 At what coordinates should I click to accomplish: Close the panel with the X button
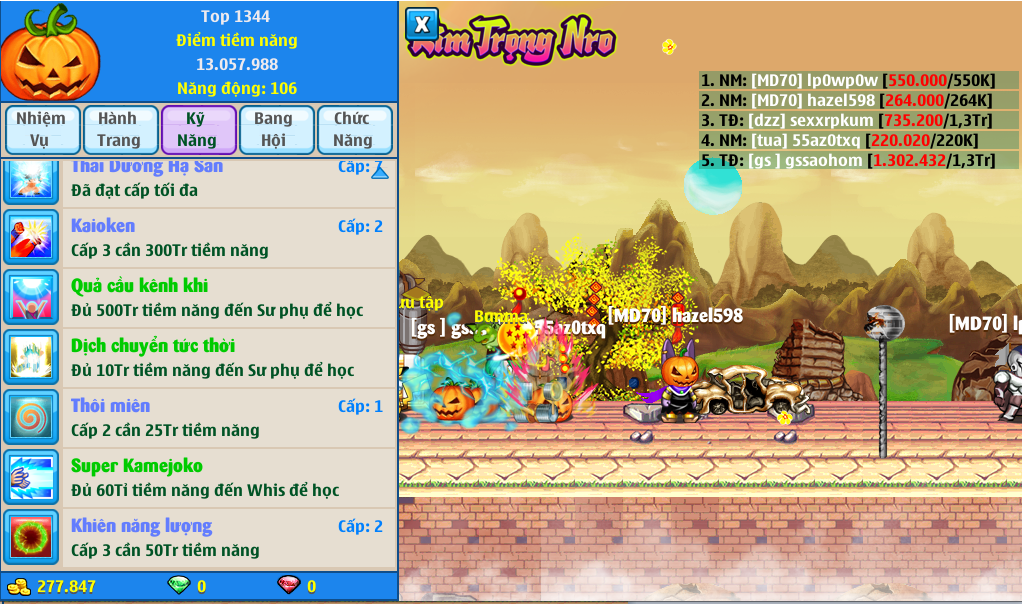[422, 24]
